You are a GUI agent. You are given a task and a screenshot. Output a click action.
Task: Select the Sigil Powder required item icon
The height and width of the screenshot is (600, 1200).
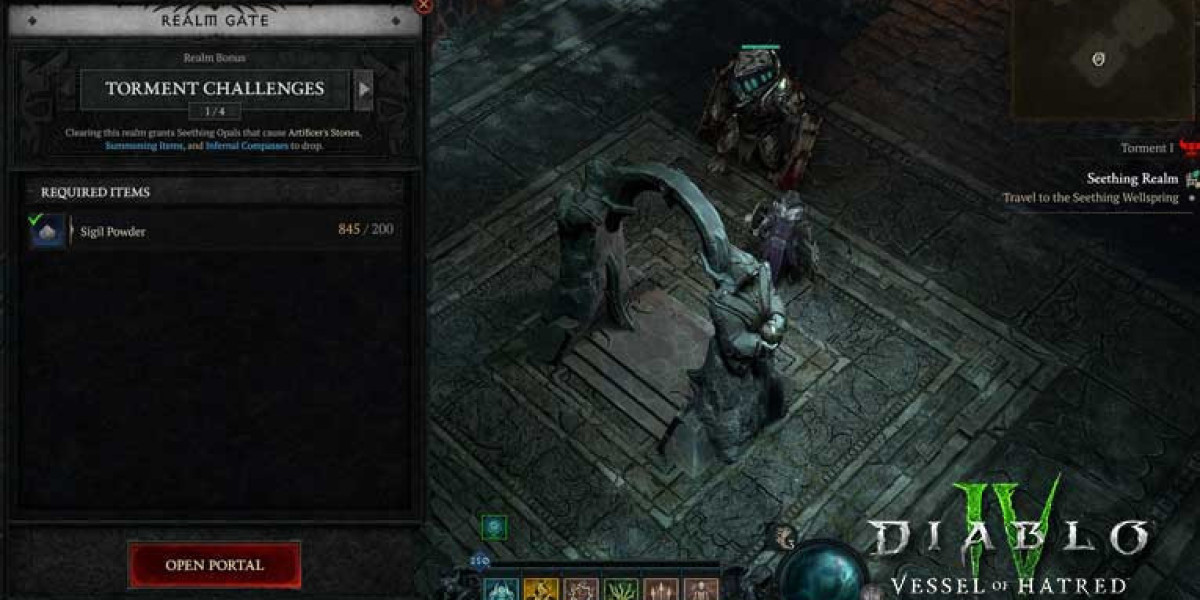48,231
